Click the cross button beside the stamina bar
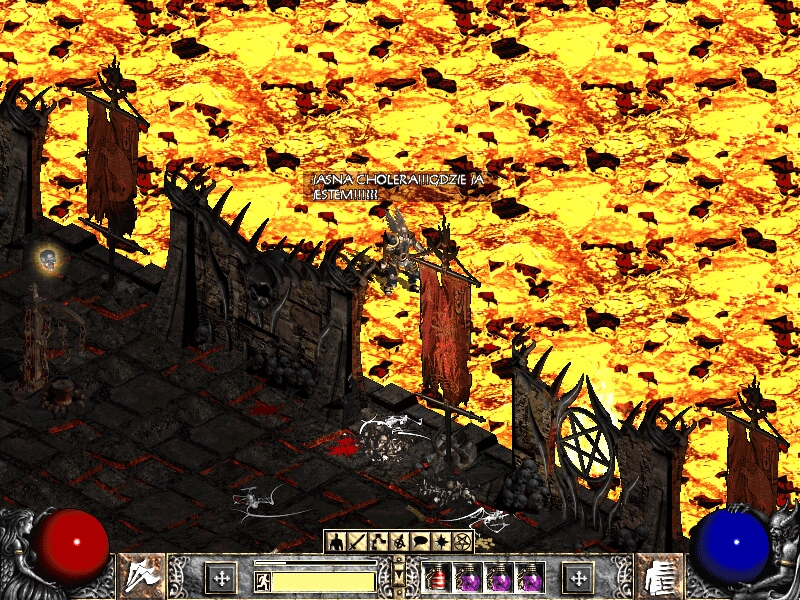The width and height of the screenshot is (800, 600). coord(220,577)
